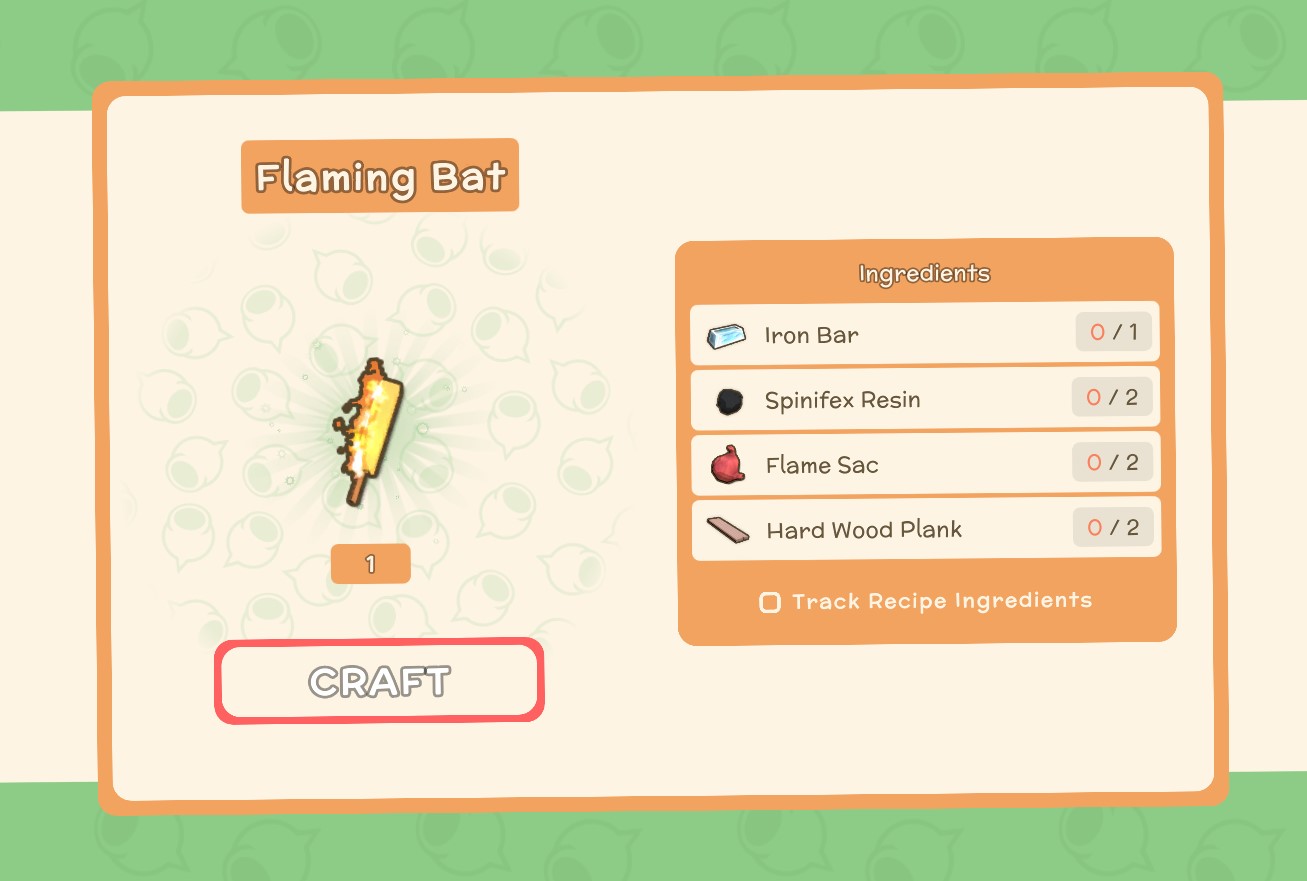Image resolution: width=1307 pixels, height=881 pixels.
Task: Select the Iron Bar ingredient row
Action: point(924,333)
